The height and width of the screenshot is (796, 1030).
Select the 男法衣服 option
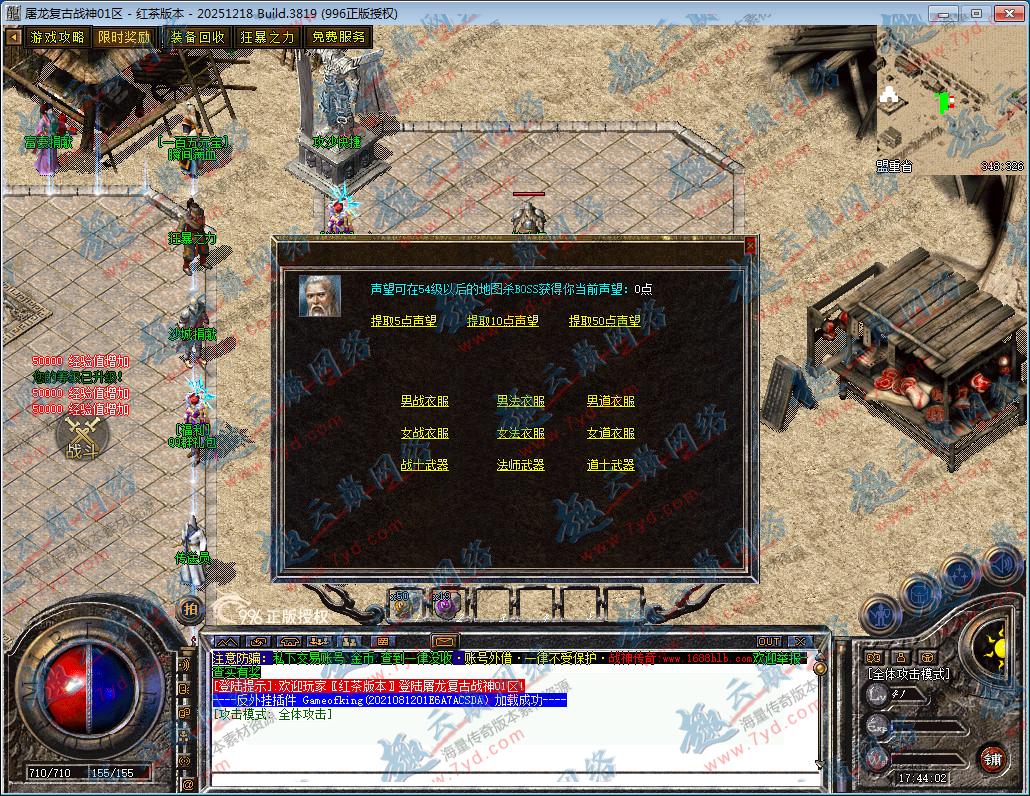521,401
